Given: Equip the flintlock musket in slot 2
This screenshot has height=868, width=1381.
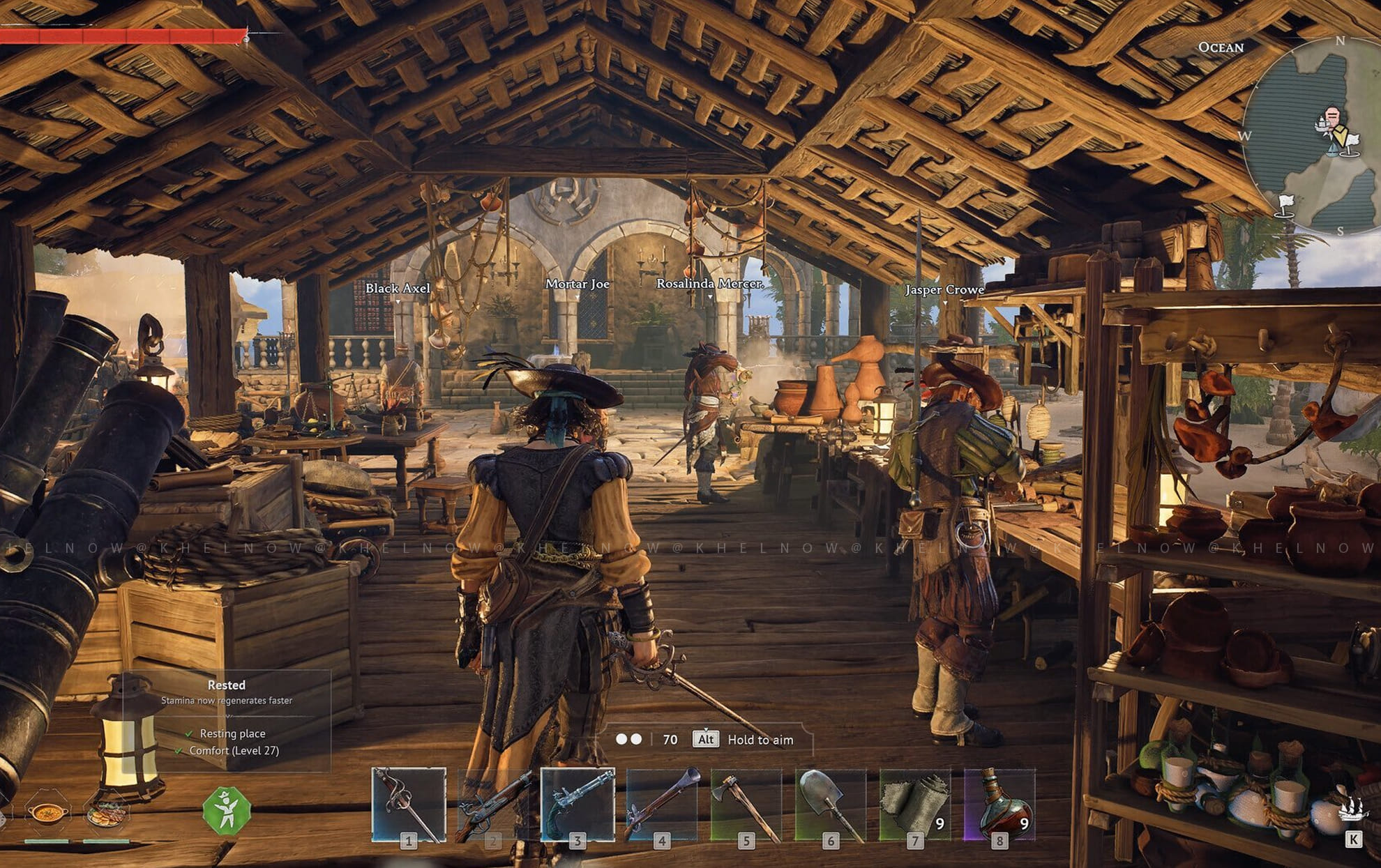Looking at the screenshot, I should coord(493,805).
